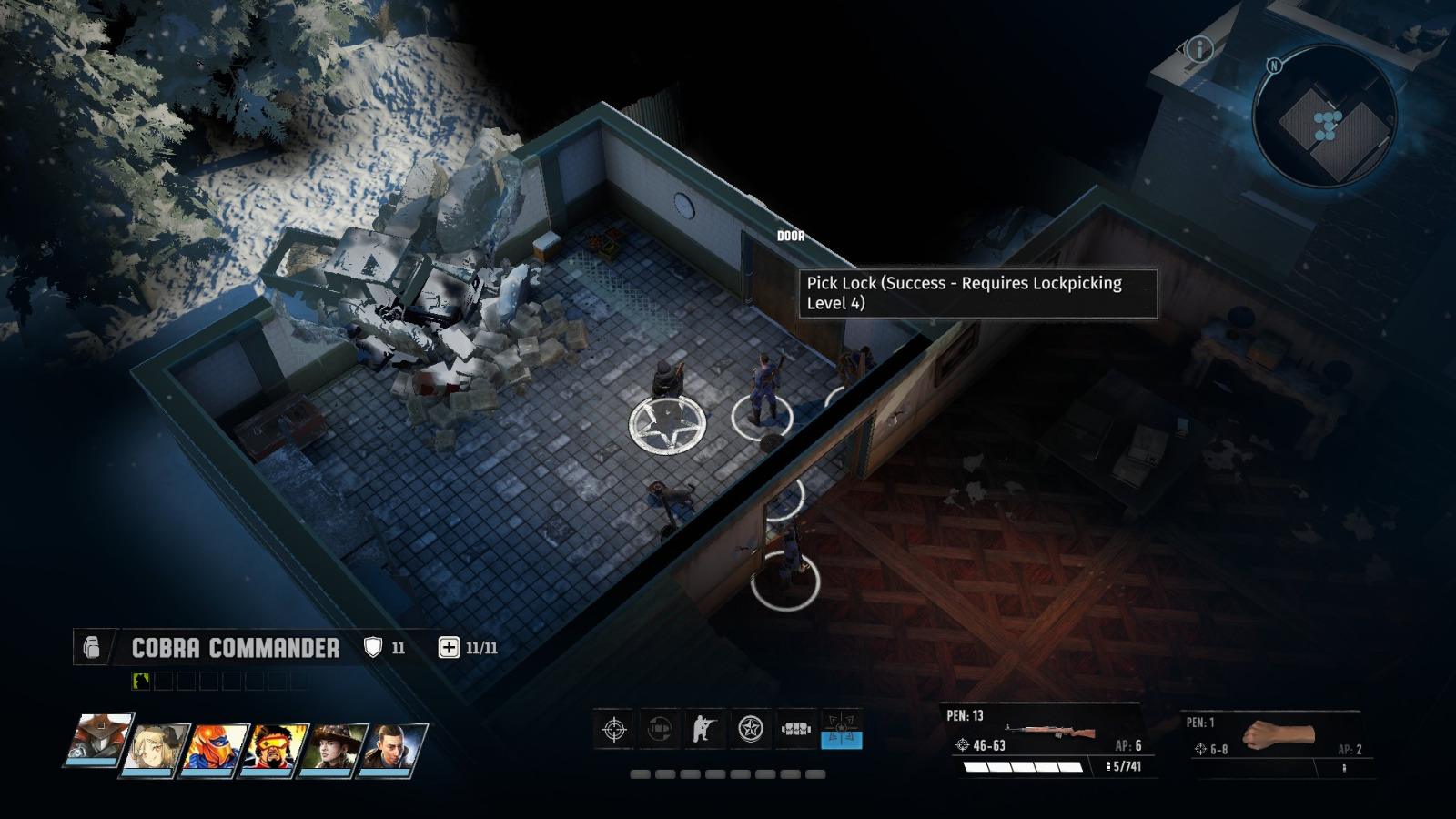Click the star strike ability icon
The width and height of the screenshot is (1456, 819).
coord(750,728)
